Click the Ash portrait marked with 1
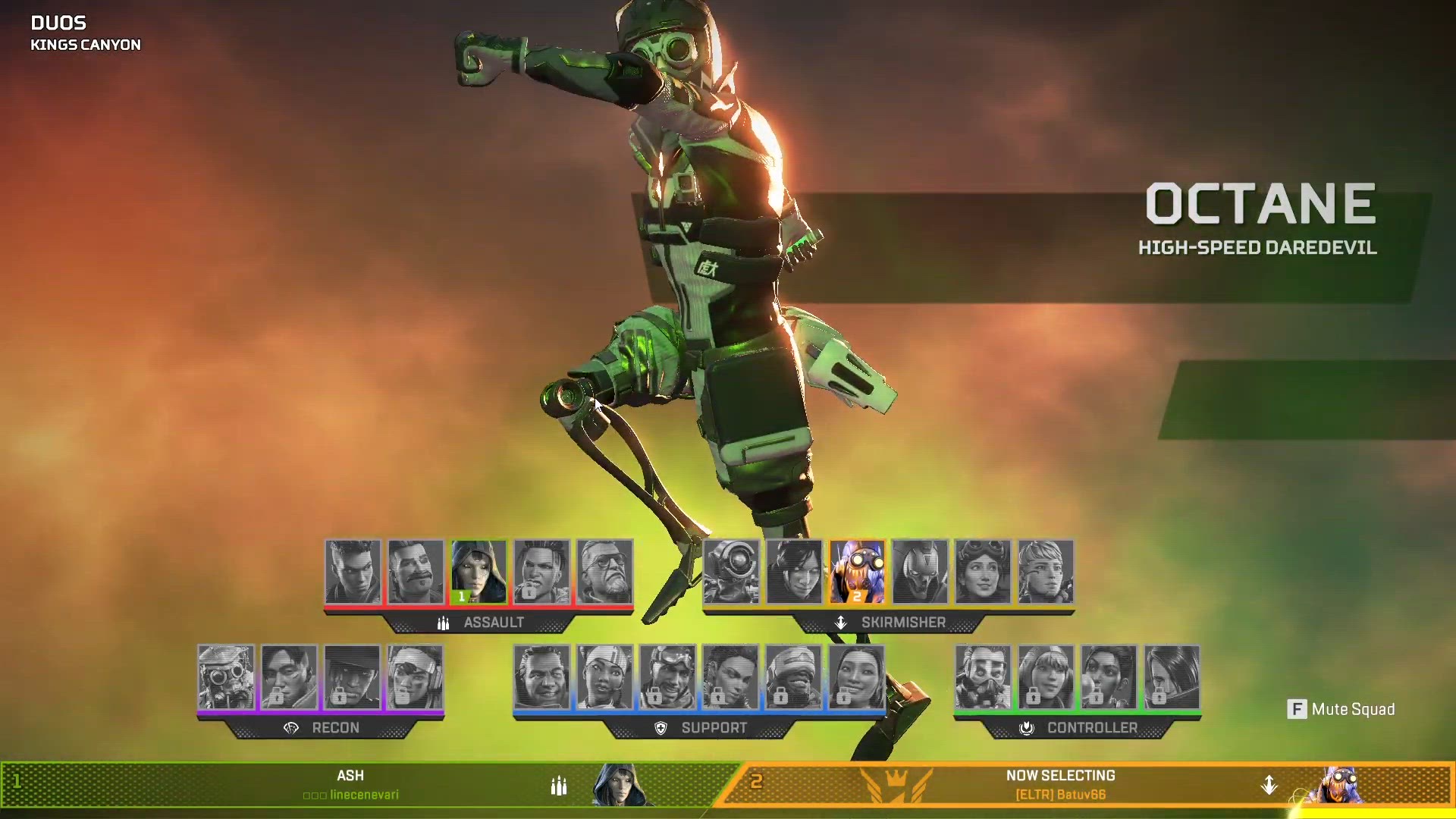Image resolution: width=1456 pixels, height=819 pixels. pos(479,572)
